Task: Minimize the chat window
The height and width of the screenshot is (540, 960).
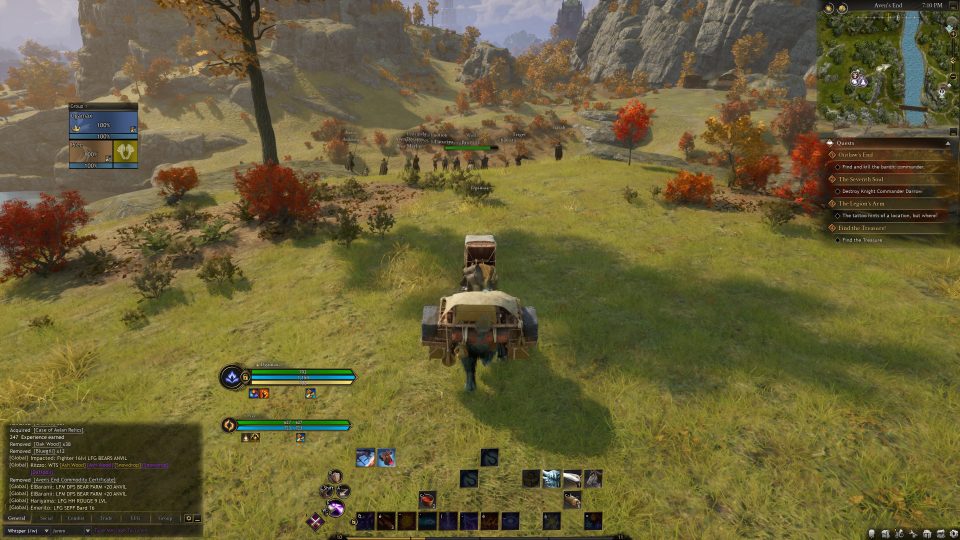Action: 197,518
